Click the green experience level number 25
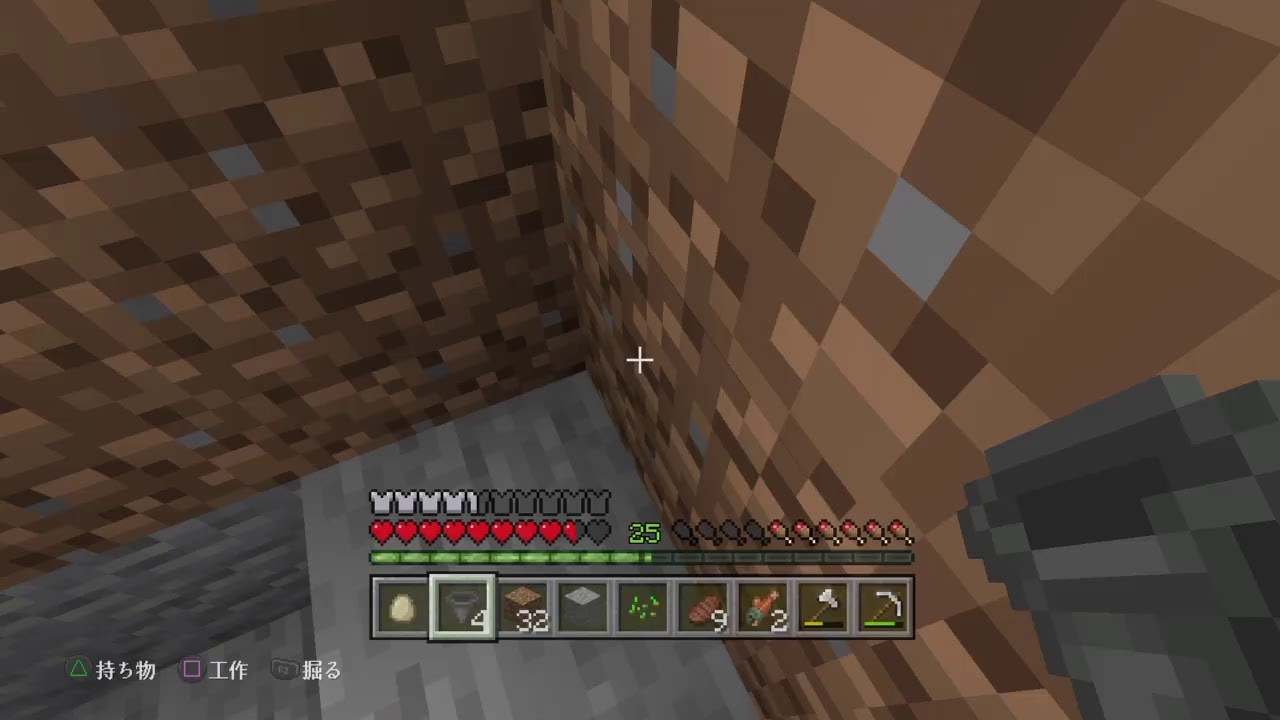The width and height of the screenshot is (1280, 720). coord(644,533)
